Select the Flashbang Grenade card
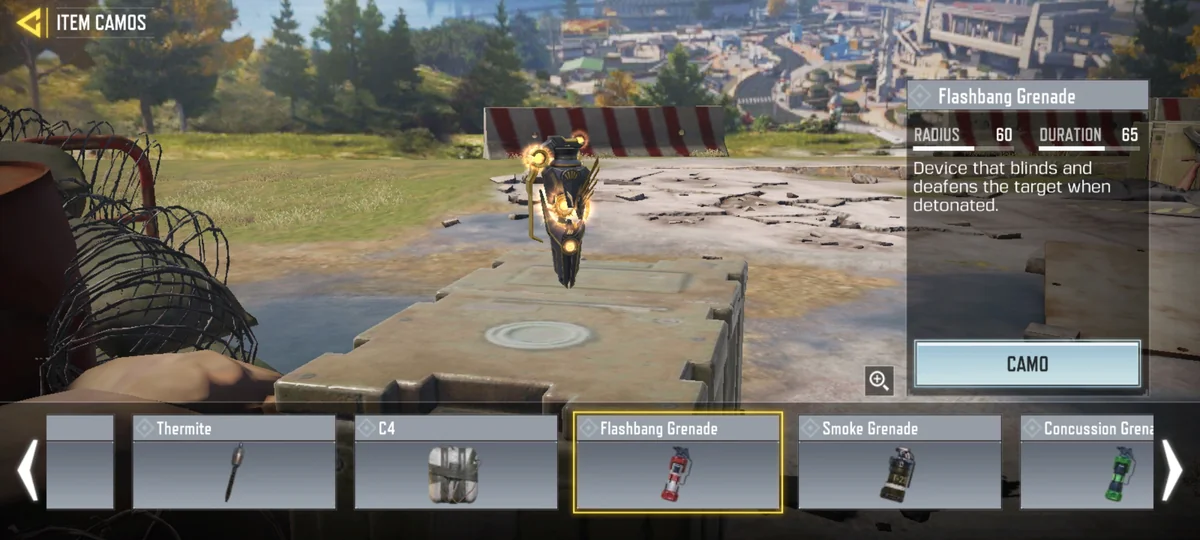The height and width of the screenshot is (540, 1200). point(678,463)
